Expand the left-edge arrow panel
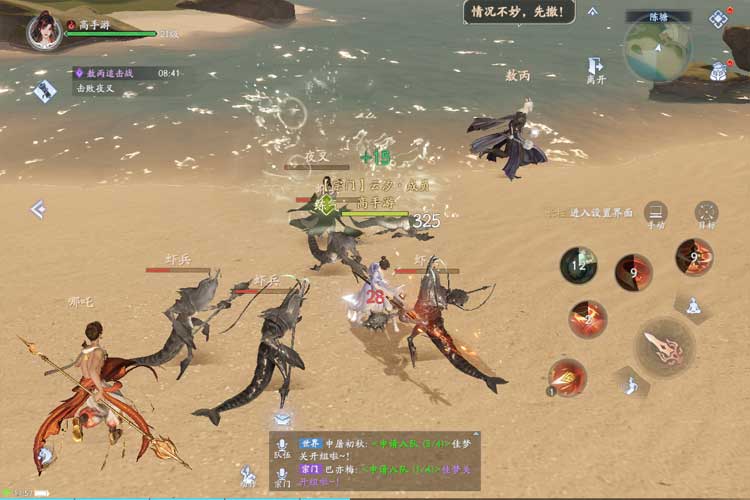Screen dimensions: 750x500 tap(38, 209)
